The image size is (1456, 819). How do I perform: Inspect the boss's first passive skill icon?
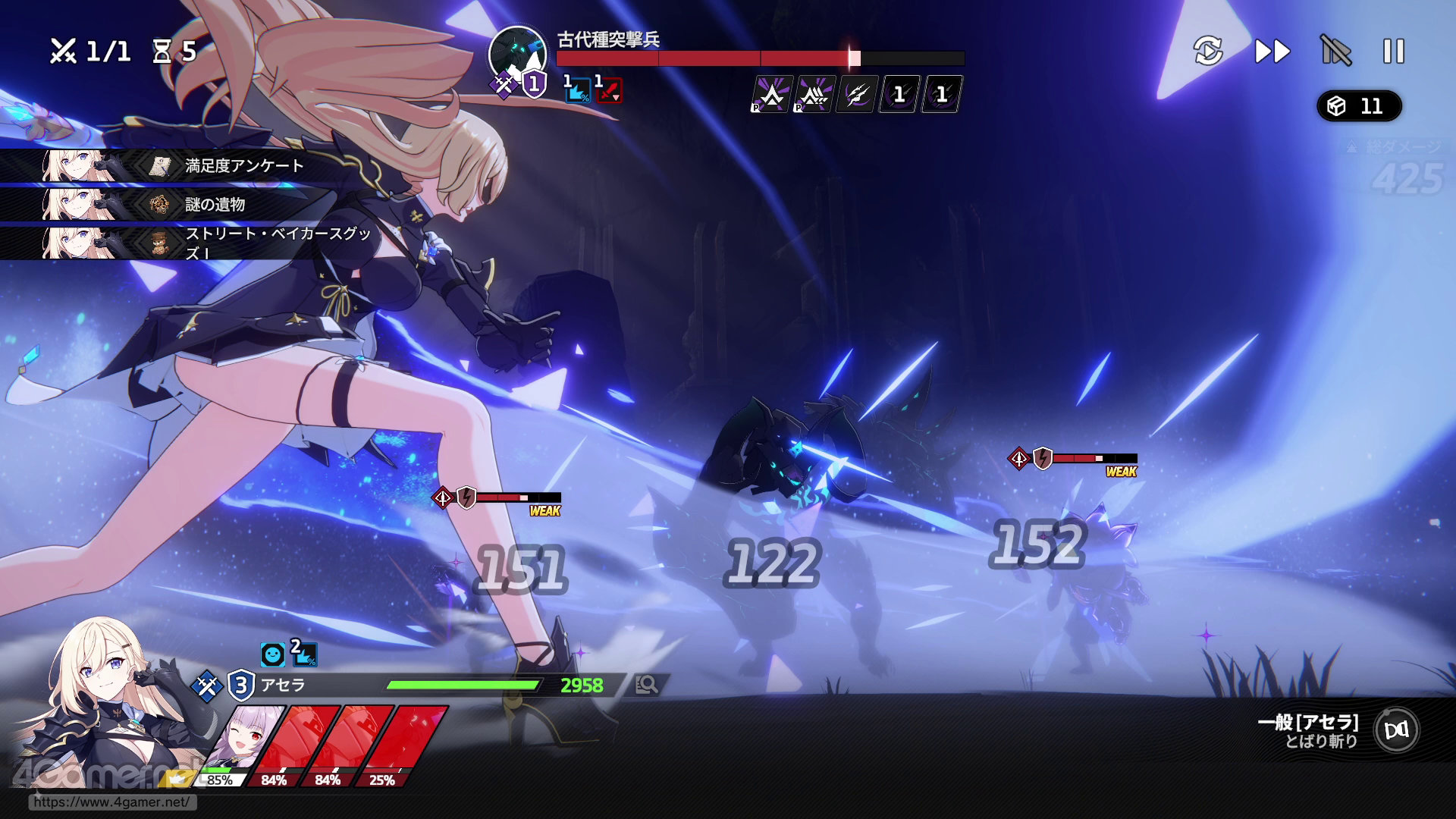click(772, 95)
